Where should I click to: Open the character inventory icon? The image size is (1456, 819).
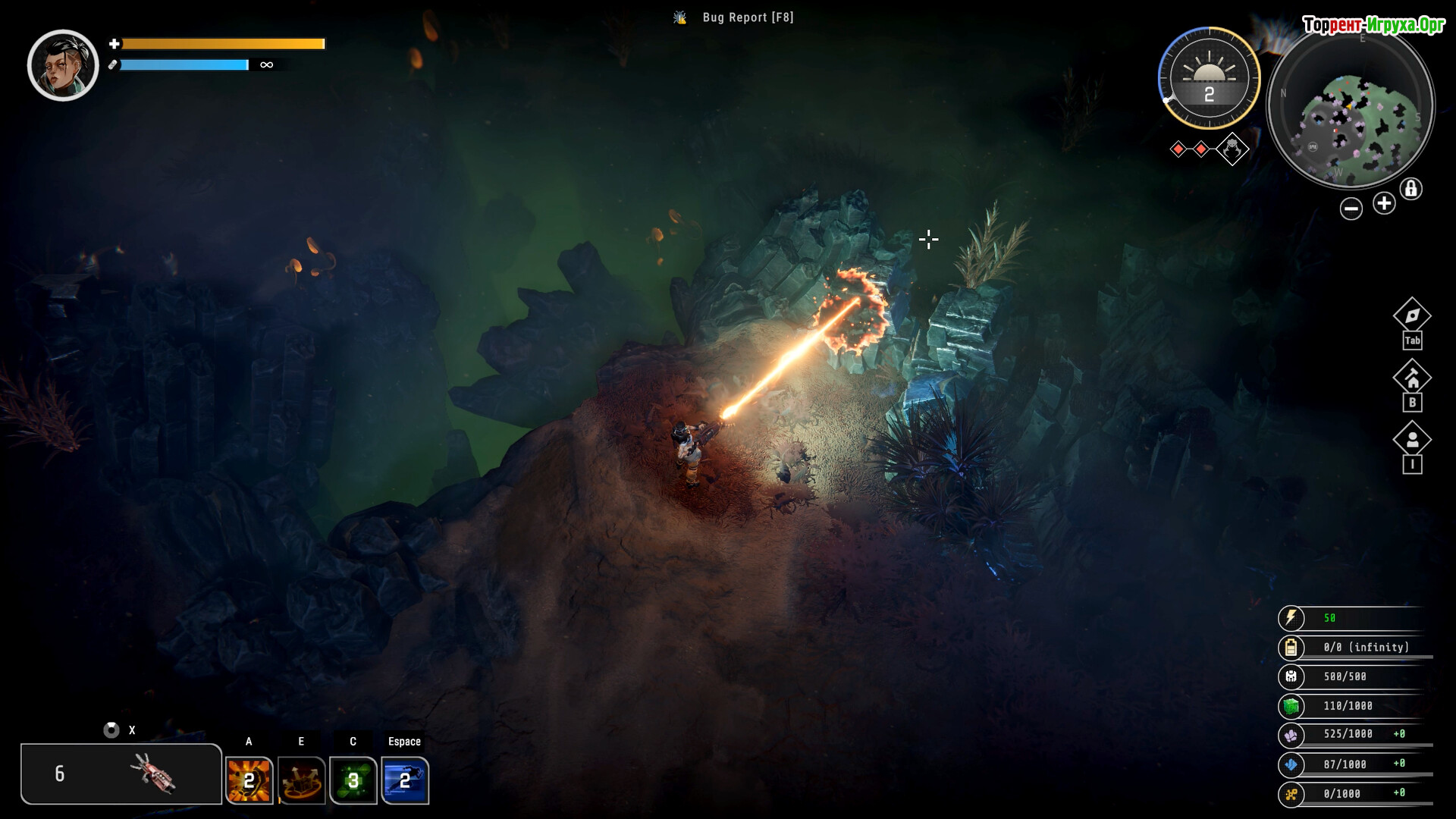coord(1412,440)
